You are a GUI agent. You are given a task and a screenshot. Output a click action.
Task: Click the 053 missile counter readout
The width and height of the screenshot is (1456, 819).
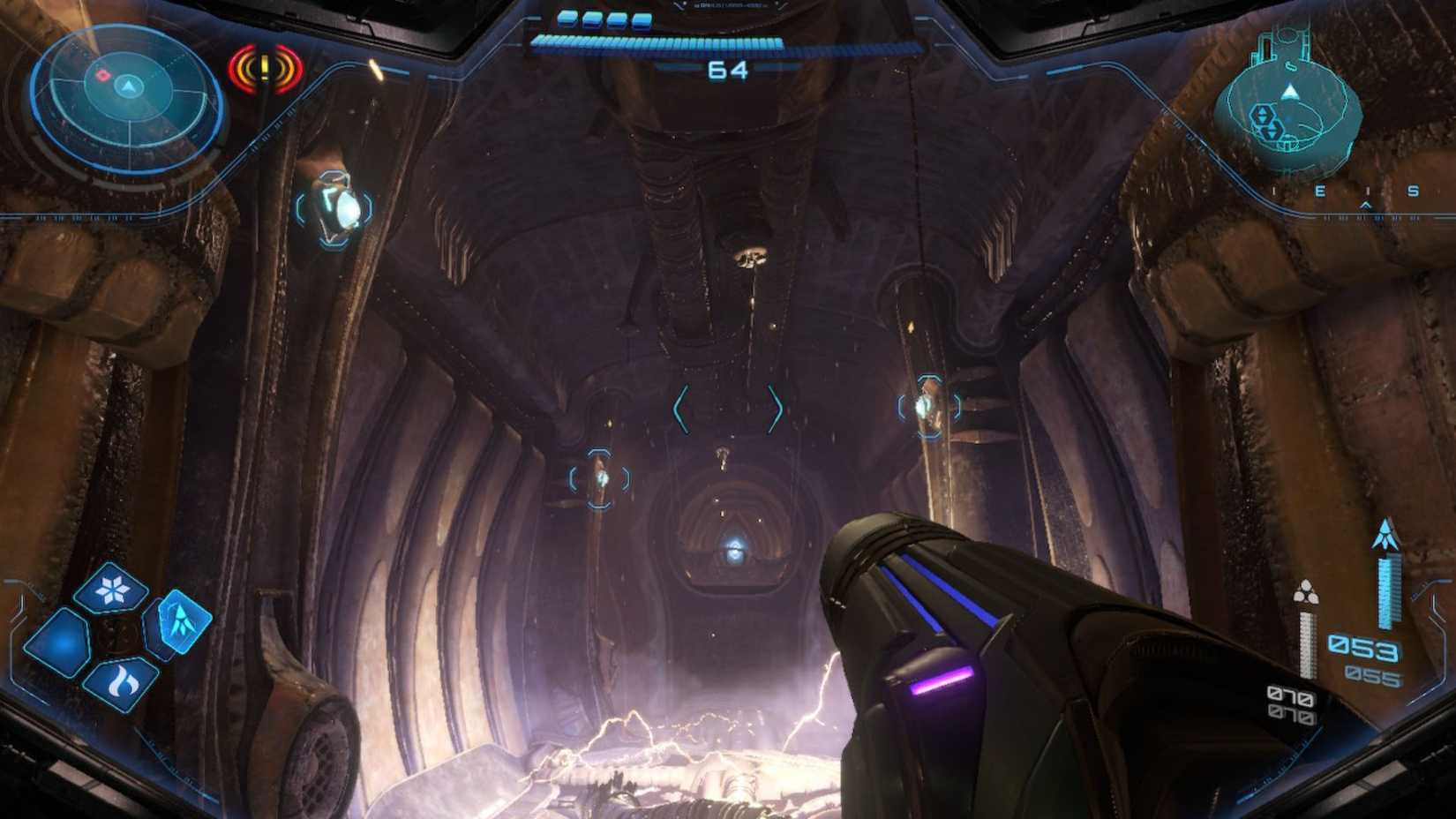pos(1363,647)
